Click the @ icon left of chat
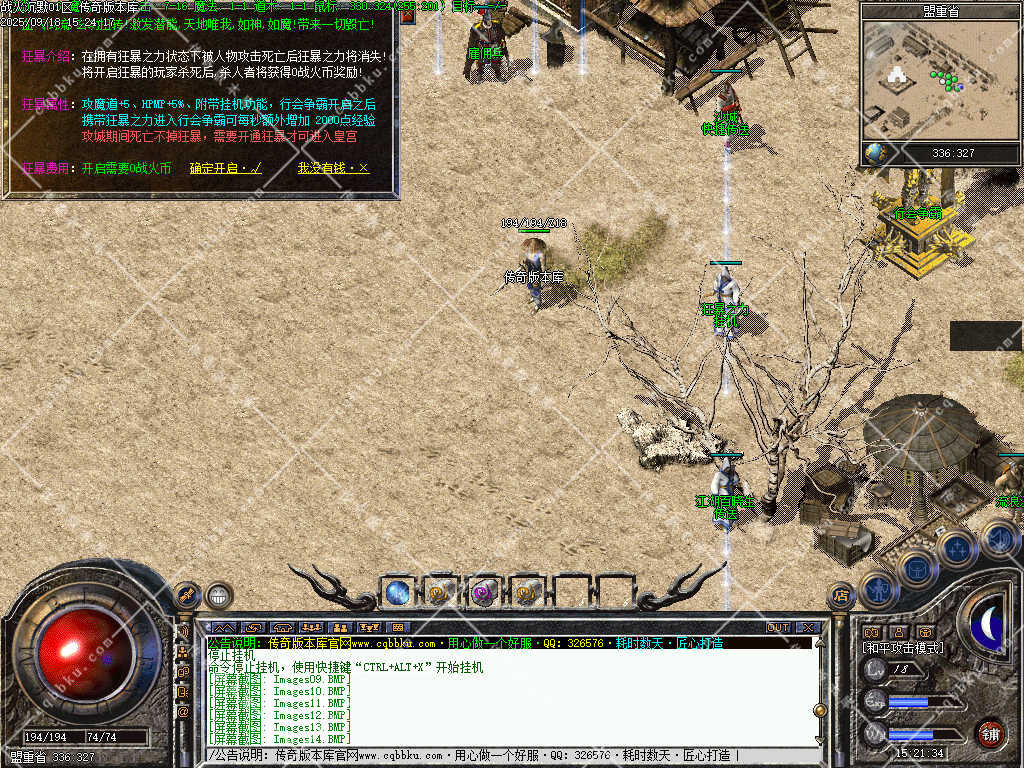 (183, 711)
